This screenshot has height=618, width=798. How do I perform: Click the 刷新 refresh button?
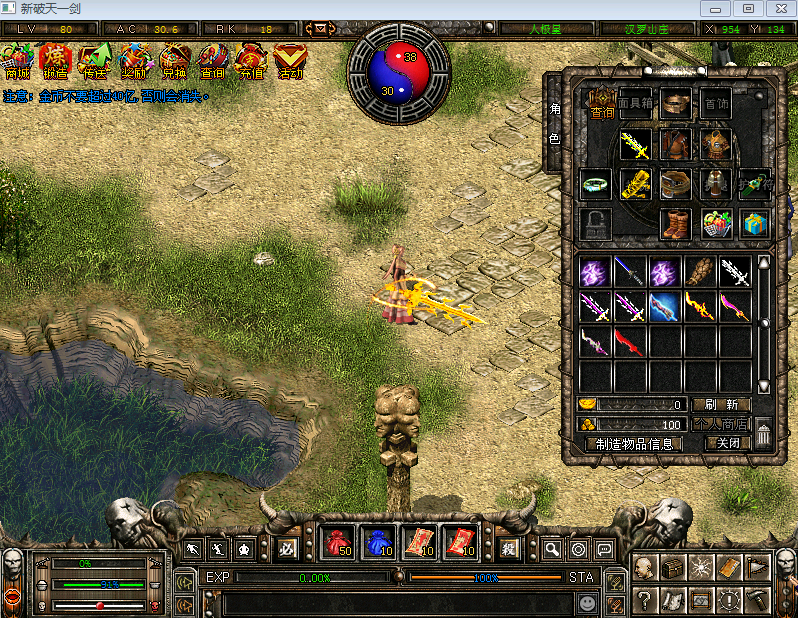pyautogui.click(x=720, y=405)
